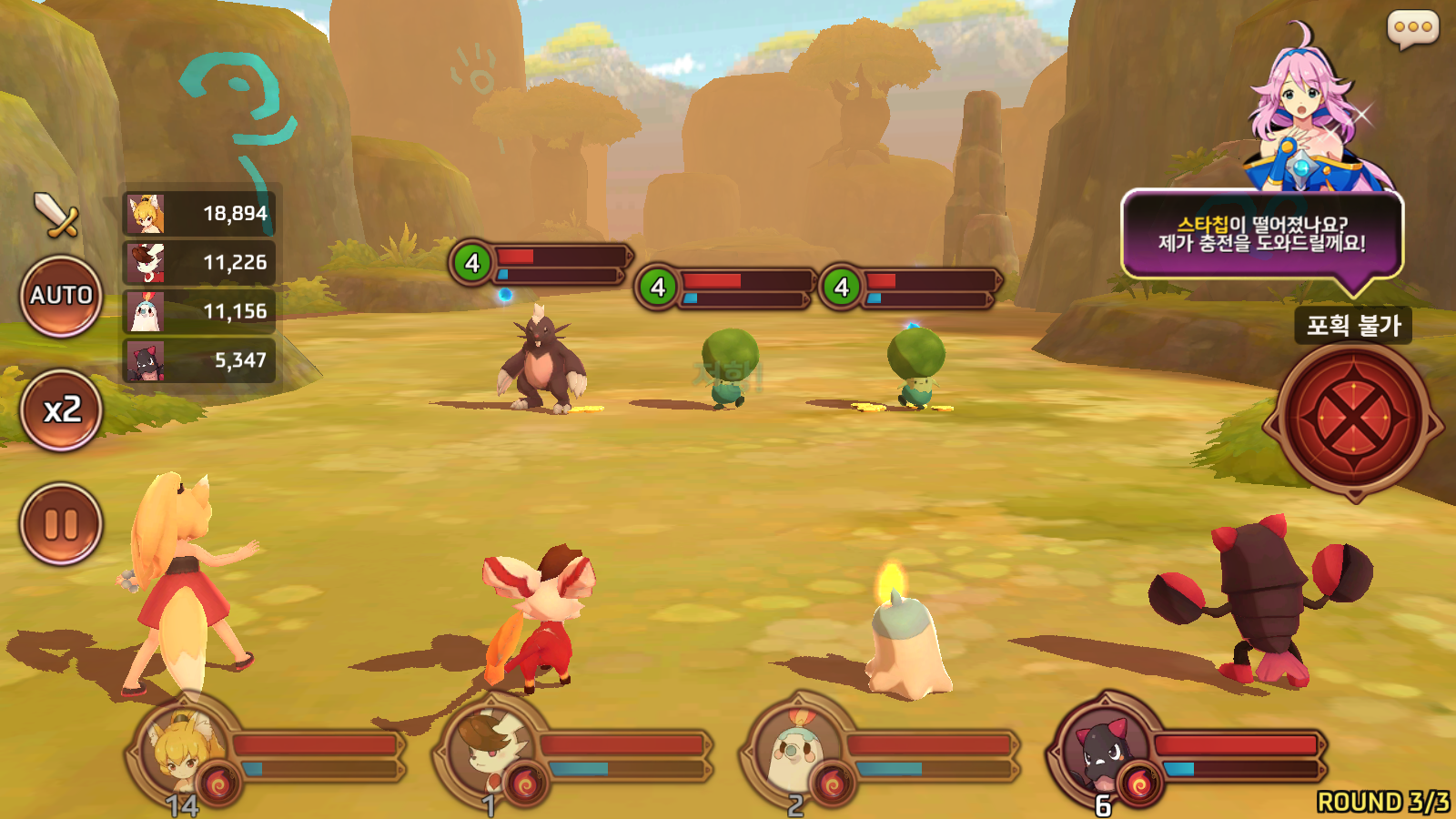Viewport: 1456px width, 819px height.
Task: Select the blonde fox girl portrait
Action: click(183, 751)
